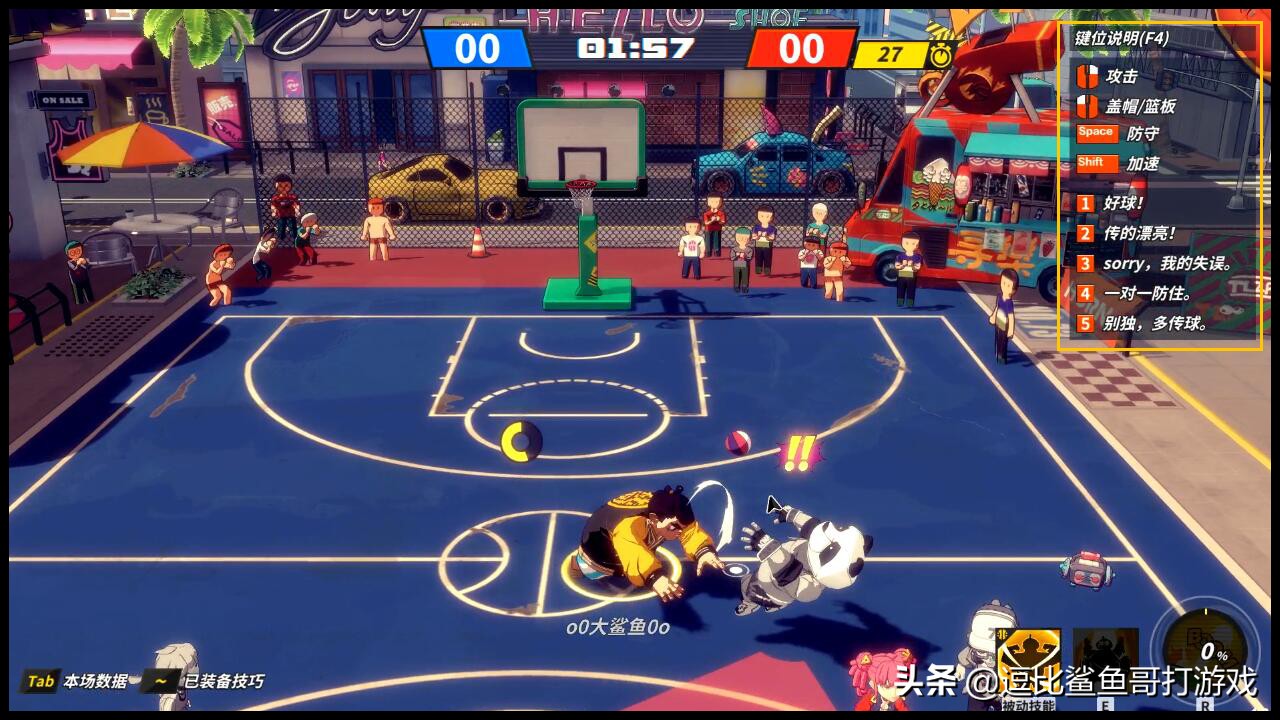Screen dimensions: 1280x720
Task: Click the blue team score 00
Action: 477,48
